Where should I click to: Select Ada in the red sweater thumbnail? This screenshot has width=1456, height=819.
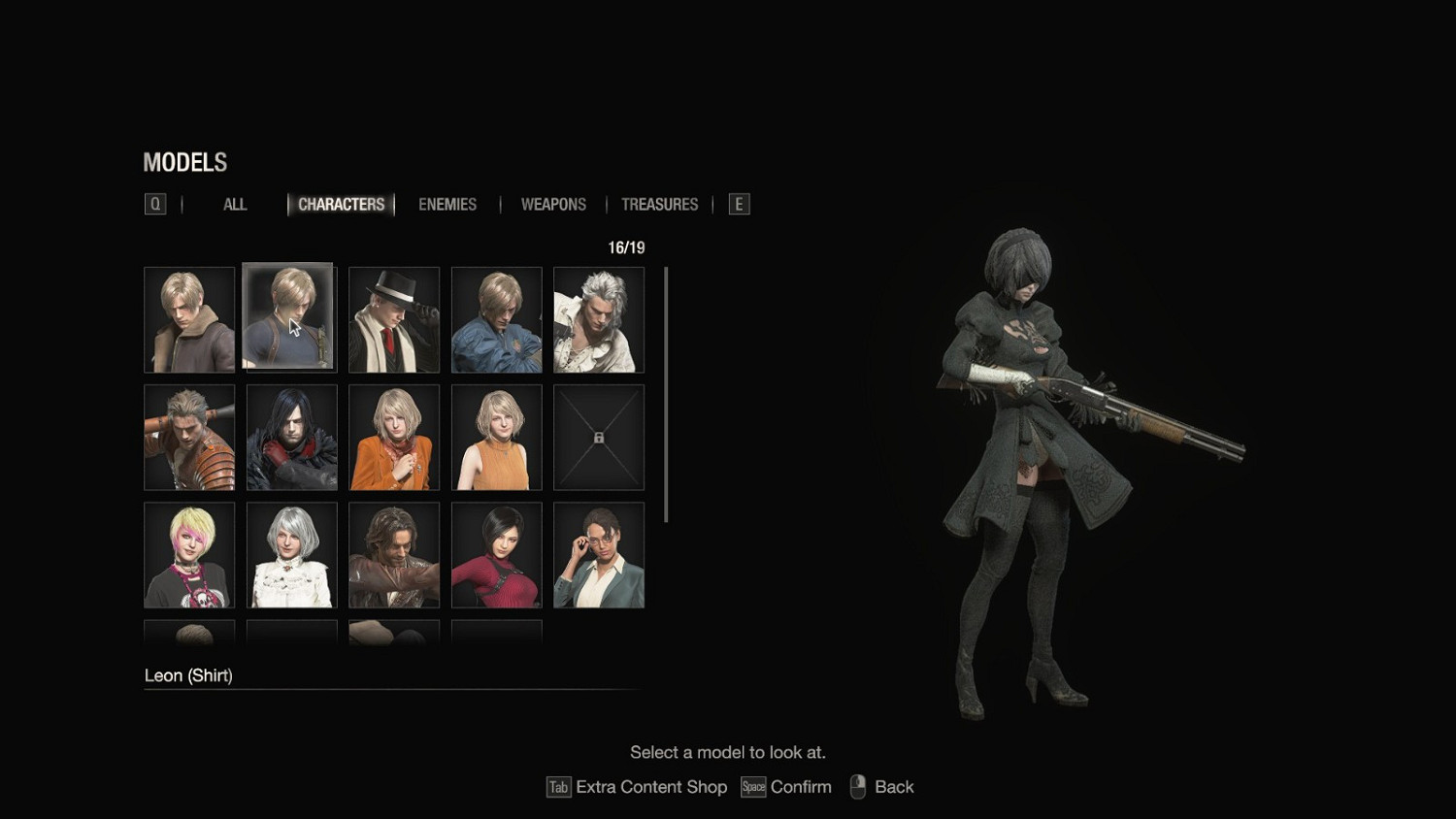pyautogui.click(x=496, y=554)
